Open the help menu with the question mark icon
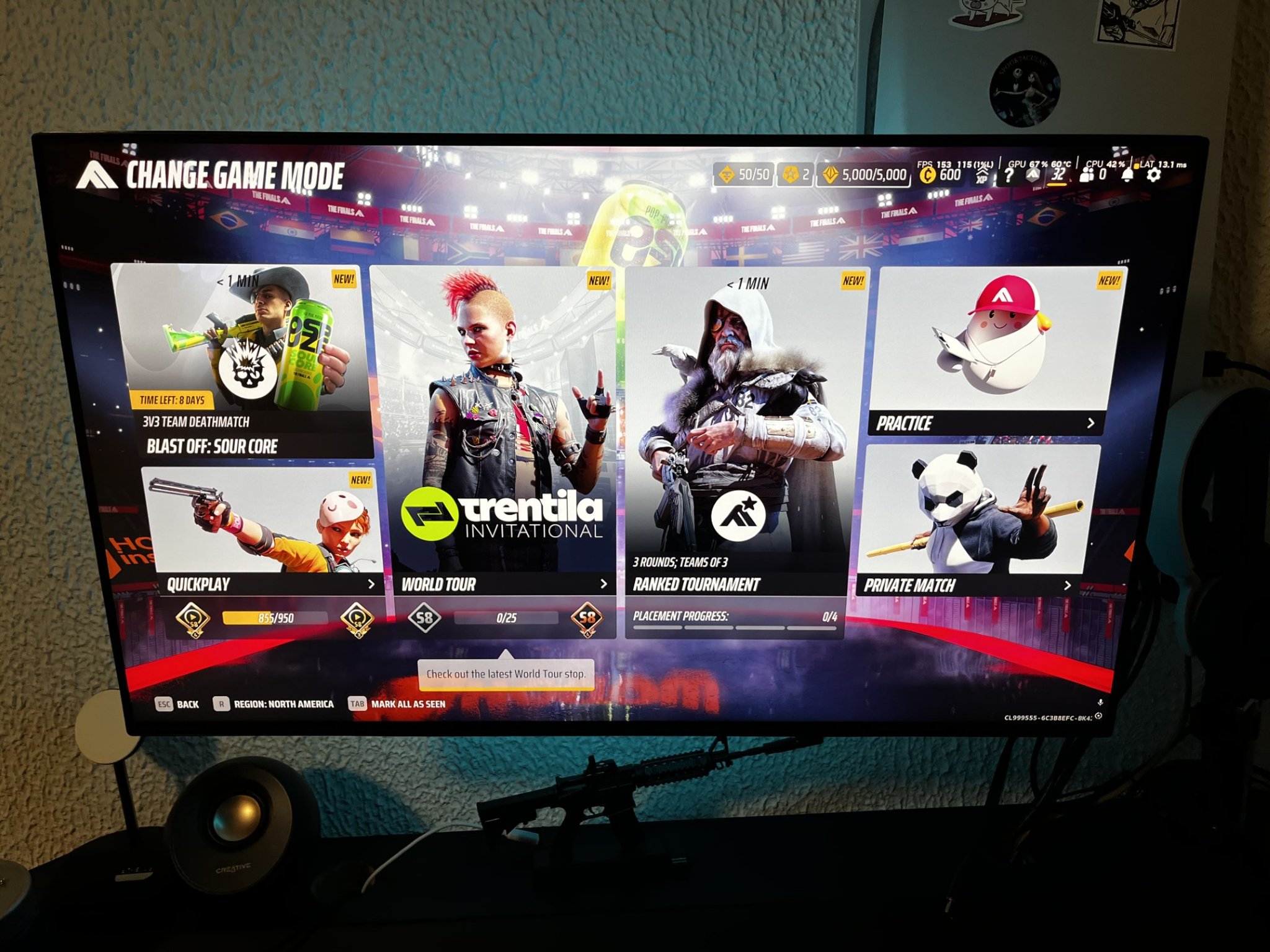The image size is (1270, 952). tap(1009, 175)
